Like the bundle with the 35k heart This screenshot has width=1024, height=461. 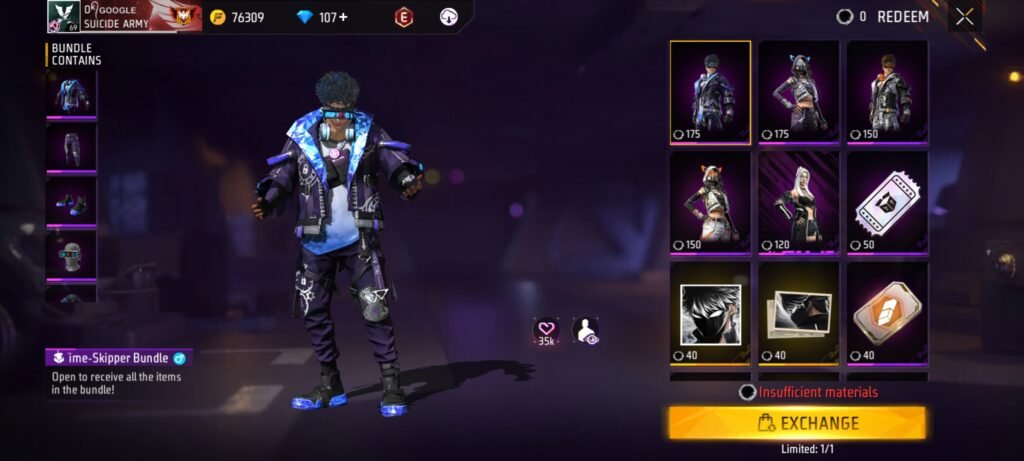(546, 331)
